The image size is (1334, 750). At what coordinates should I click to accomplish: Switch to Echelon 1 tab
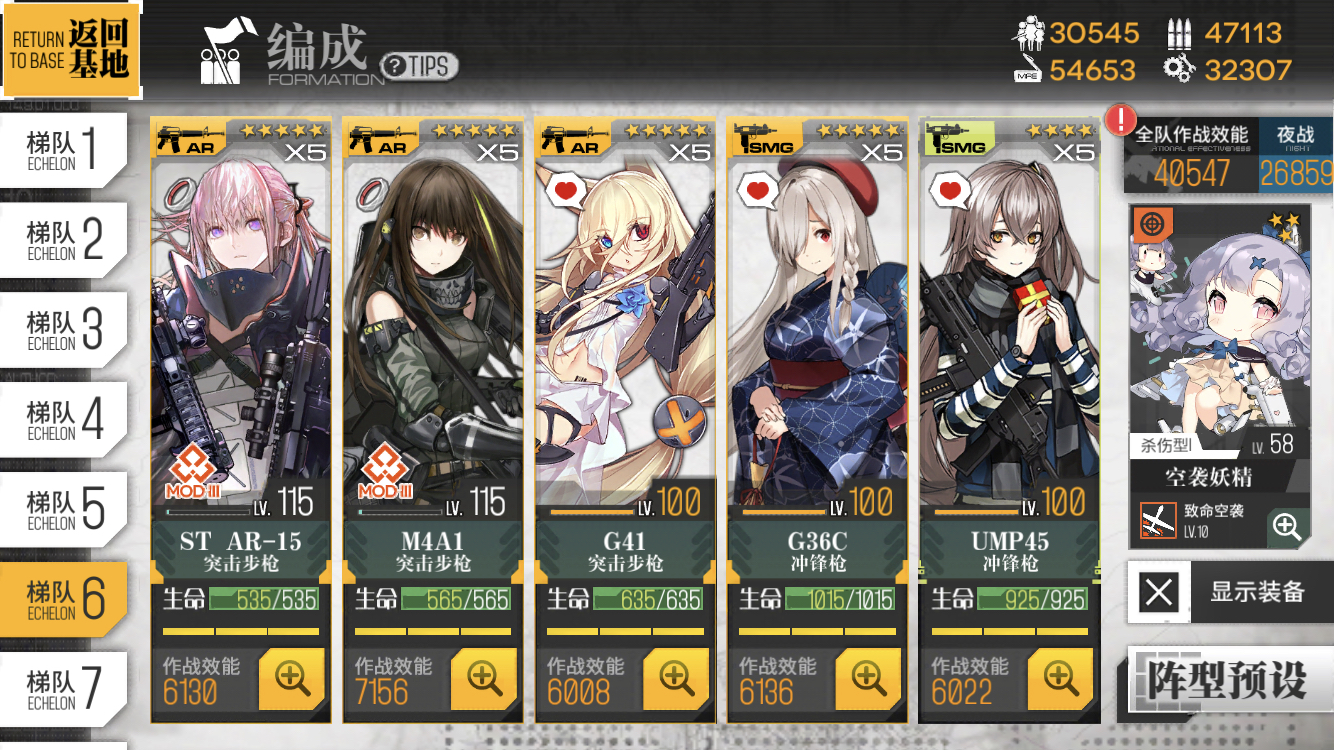[x=65, y=150]
